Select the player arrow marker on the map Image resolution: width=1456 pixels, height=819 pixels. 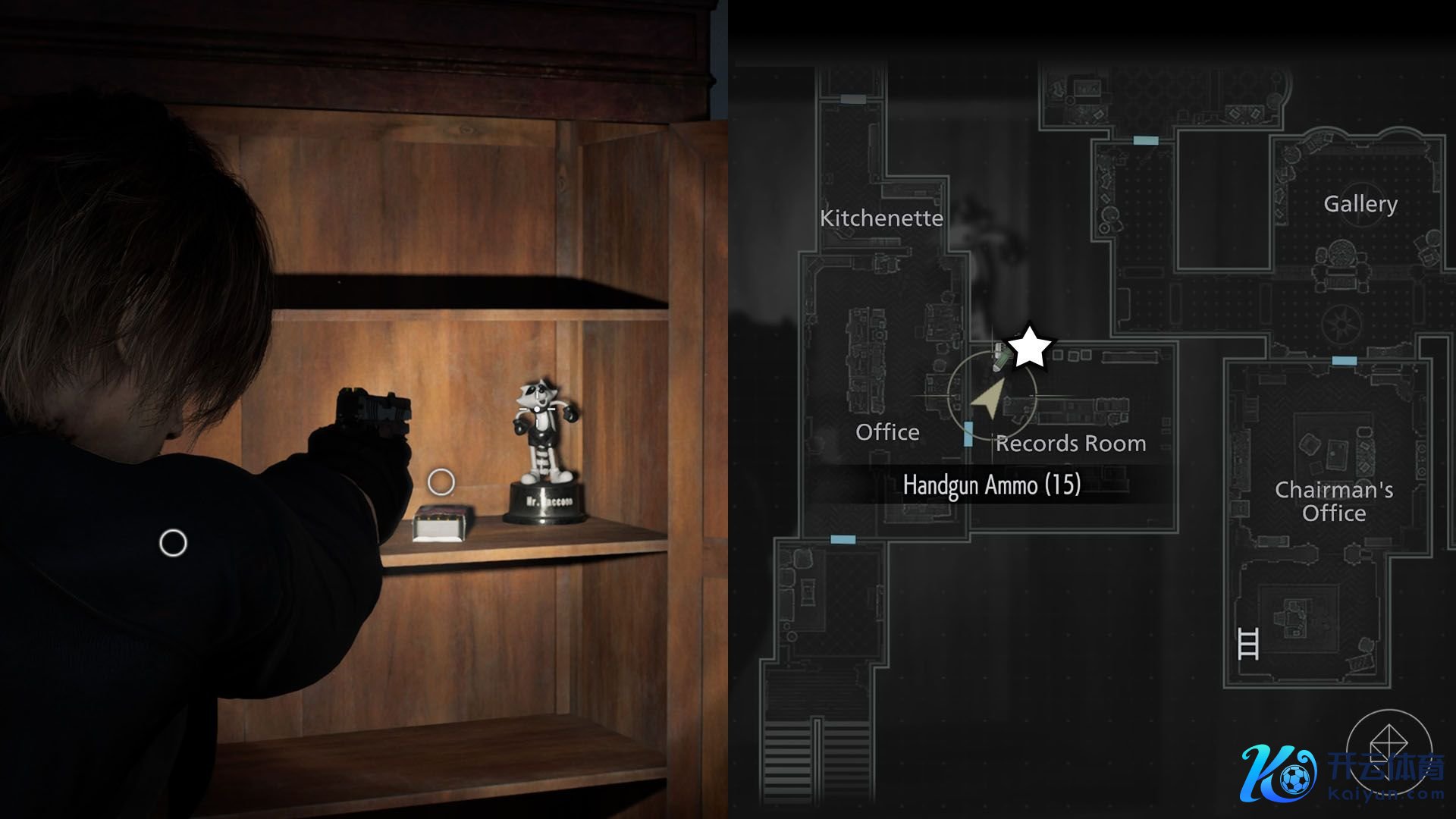pos(988,399)
